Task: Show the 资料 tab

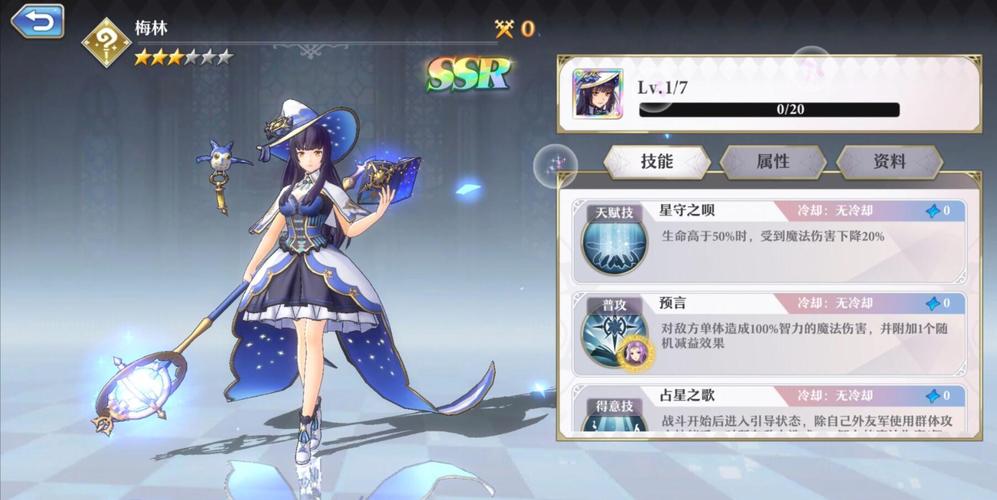Action: 889,161
